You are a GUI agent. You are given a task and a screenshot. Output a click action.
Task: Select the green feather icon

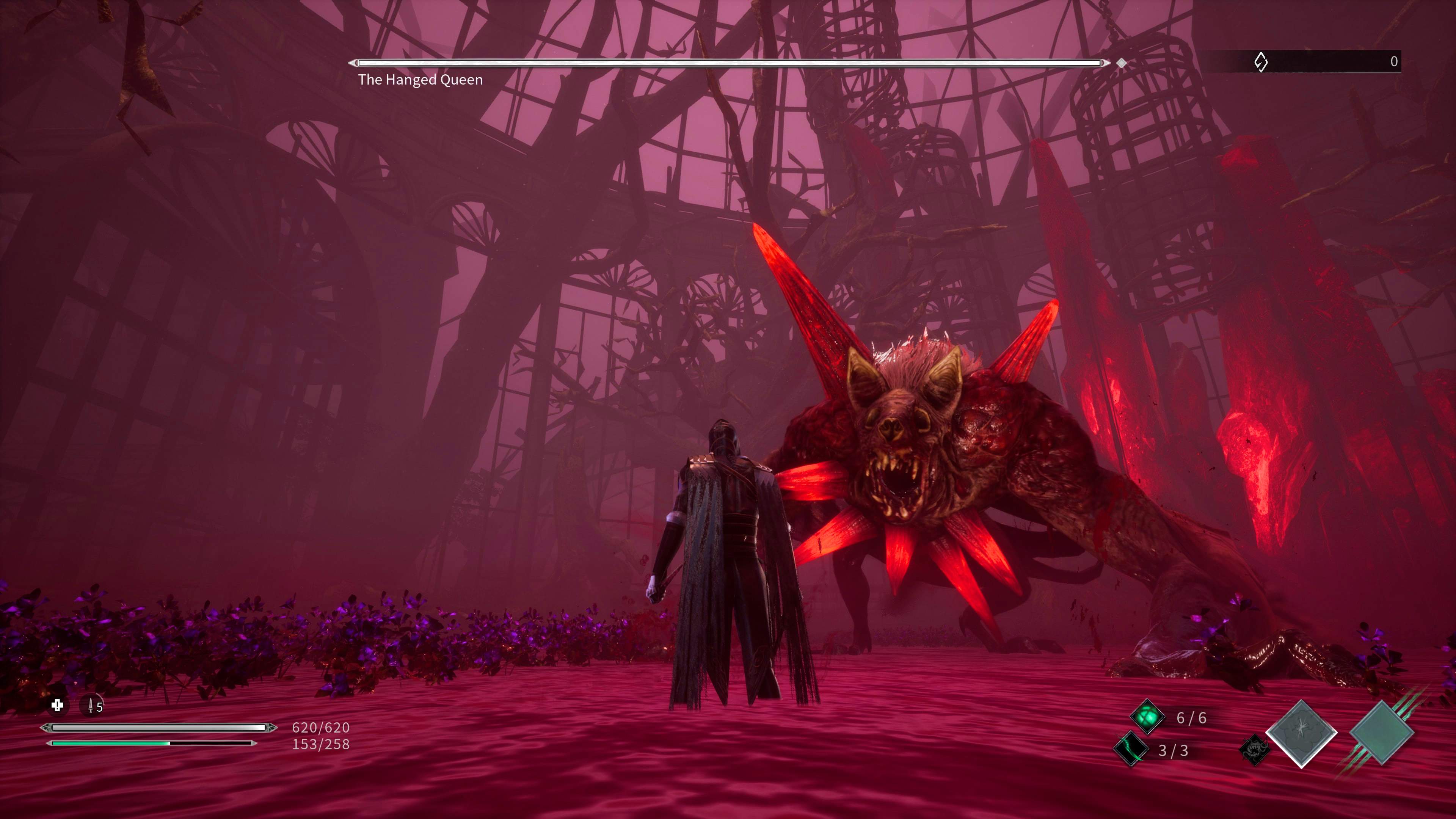[1131, 750]
